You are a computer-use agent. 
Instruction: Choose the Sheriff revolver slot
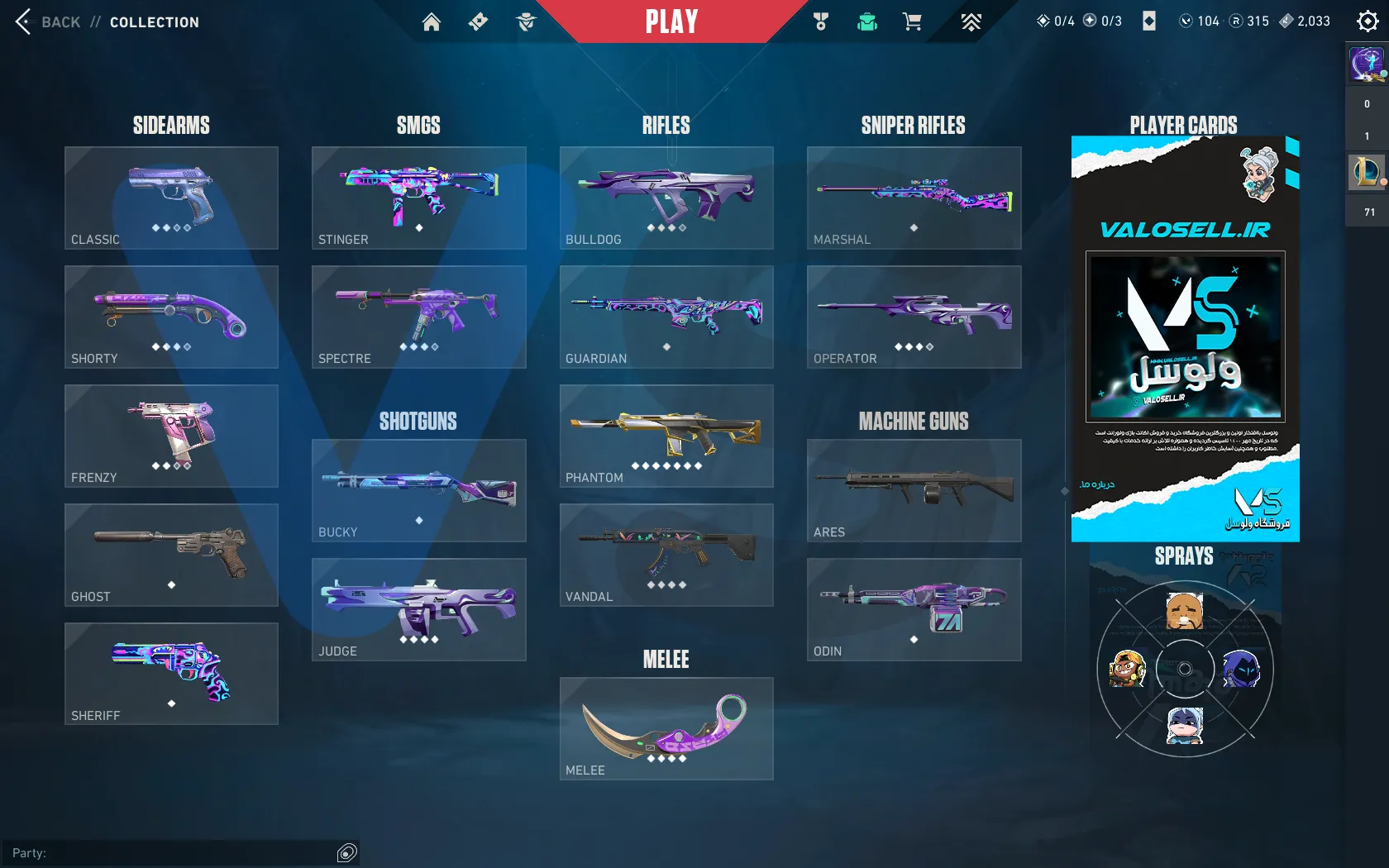171,674
